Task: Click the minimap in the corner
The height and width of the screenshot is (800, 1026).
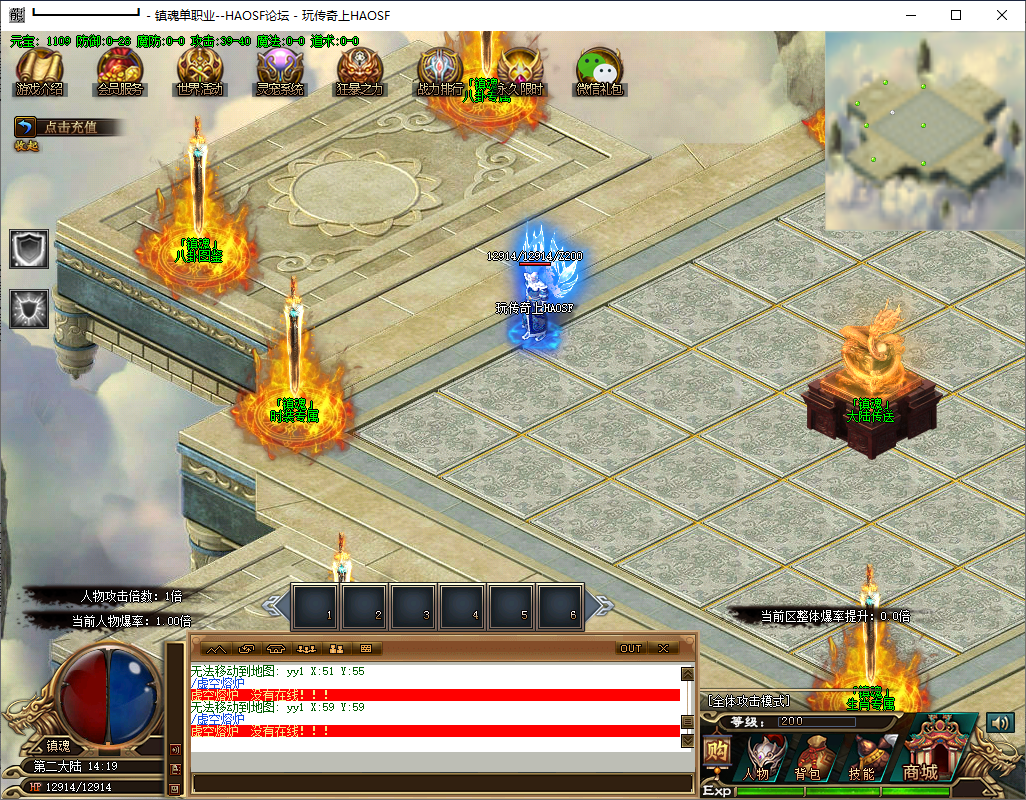Action: pyautogui.click(x=924, y=130)
